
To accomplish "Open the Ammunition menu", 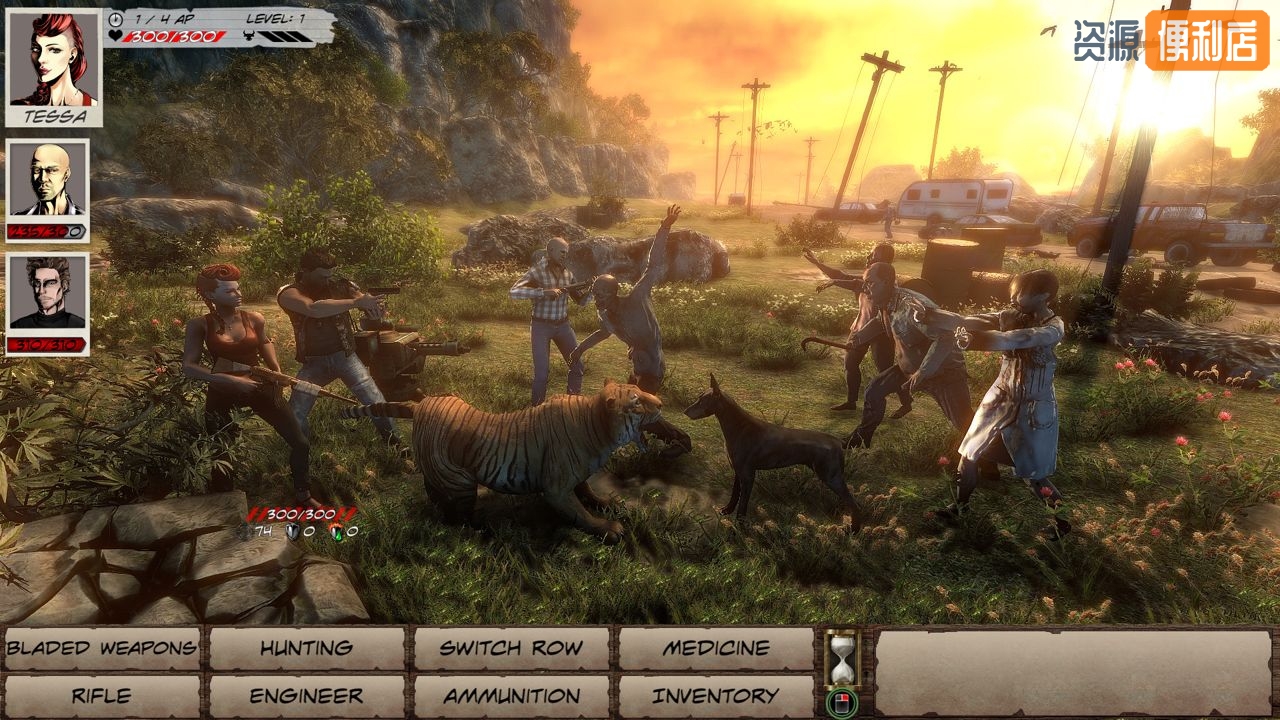I will 511,696.
